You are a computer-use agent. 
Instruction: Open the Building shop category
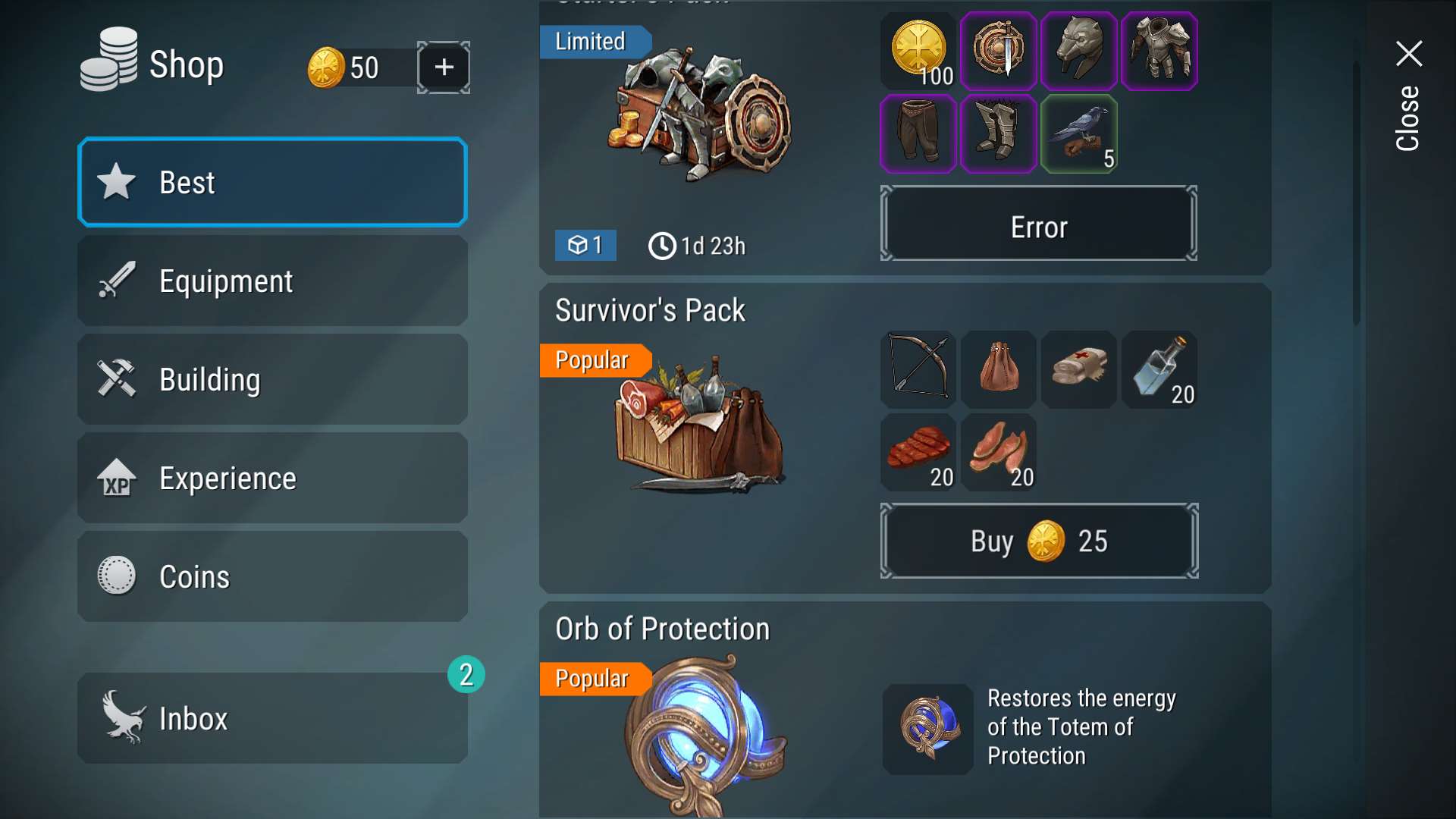[272, 379]
